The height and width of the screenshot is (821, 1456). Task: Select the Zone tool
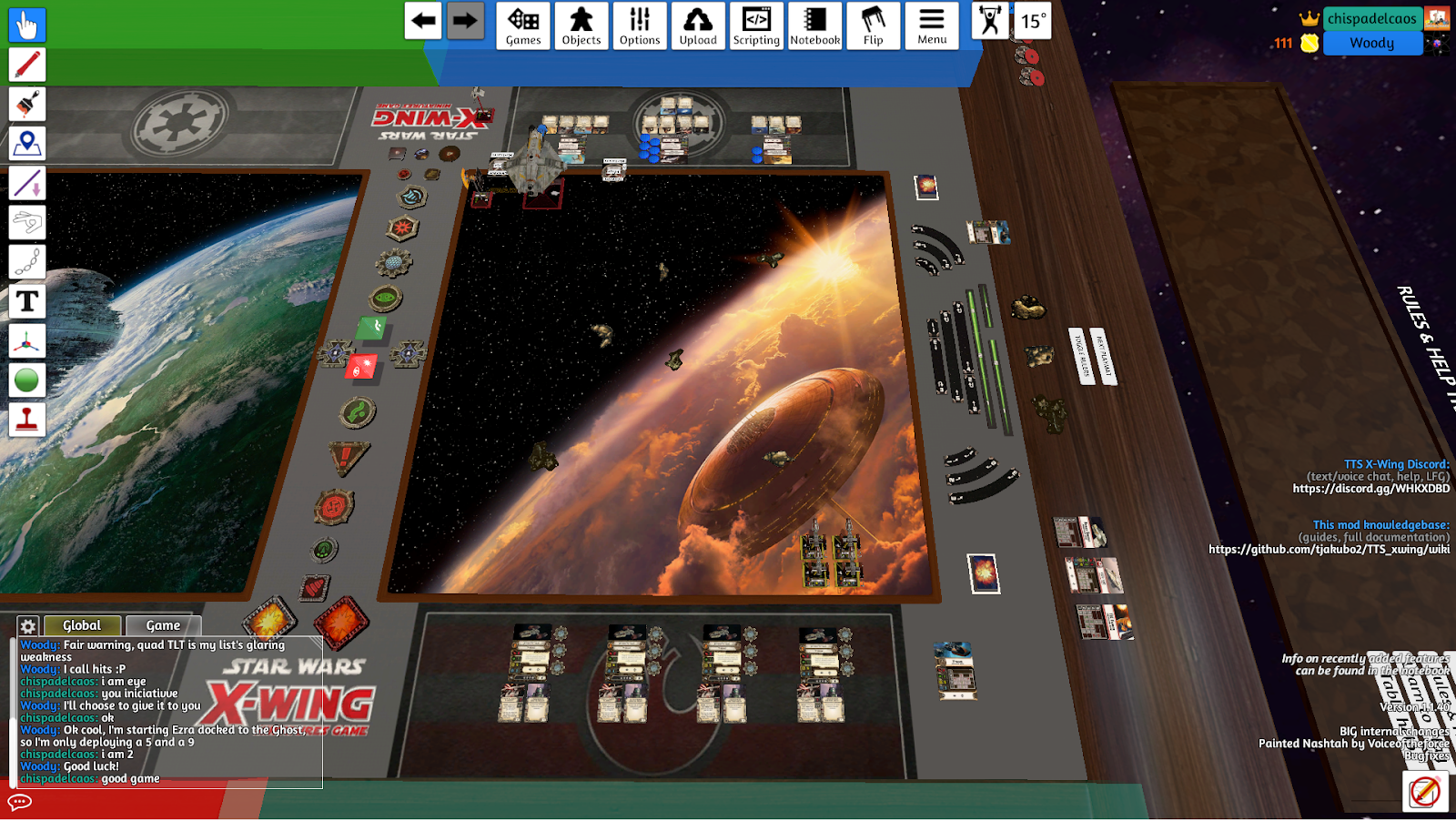(x=26, y=142)
